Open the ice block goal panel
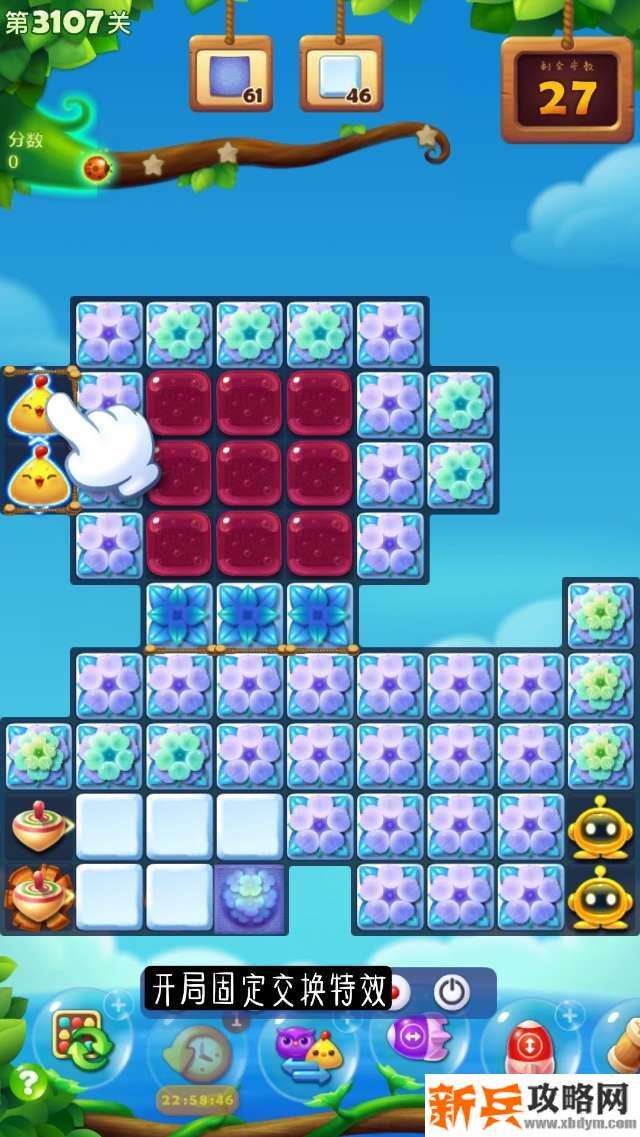640x1137 pixels. click(340, 75)
